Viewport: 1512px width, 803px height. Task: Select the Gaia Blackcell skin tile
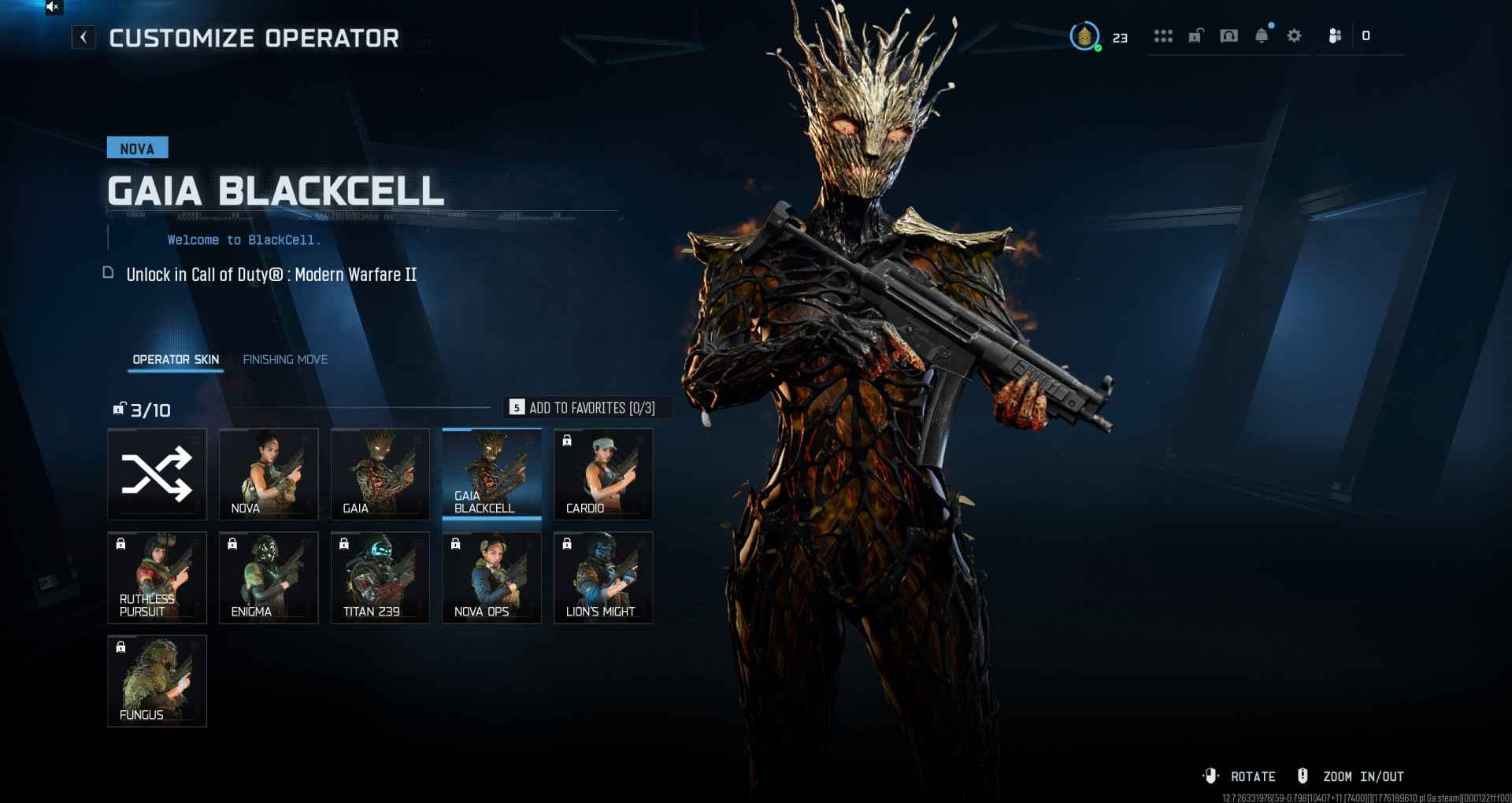(492, 474)
